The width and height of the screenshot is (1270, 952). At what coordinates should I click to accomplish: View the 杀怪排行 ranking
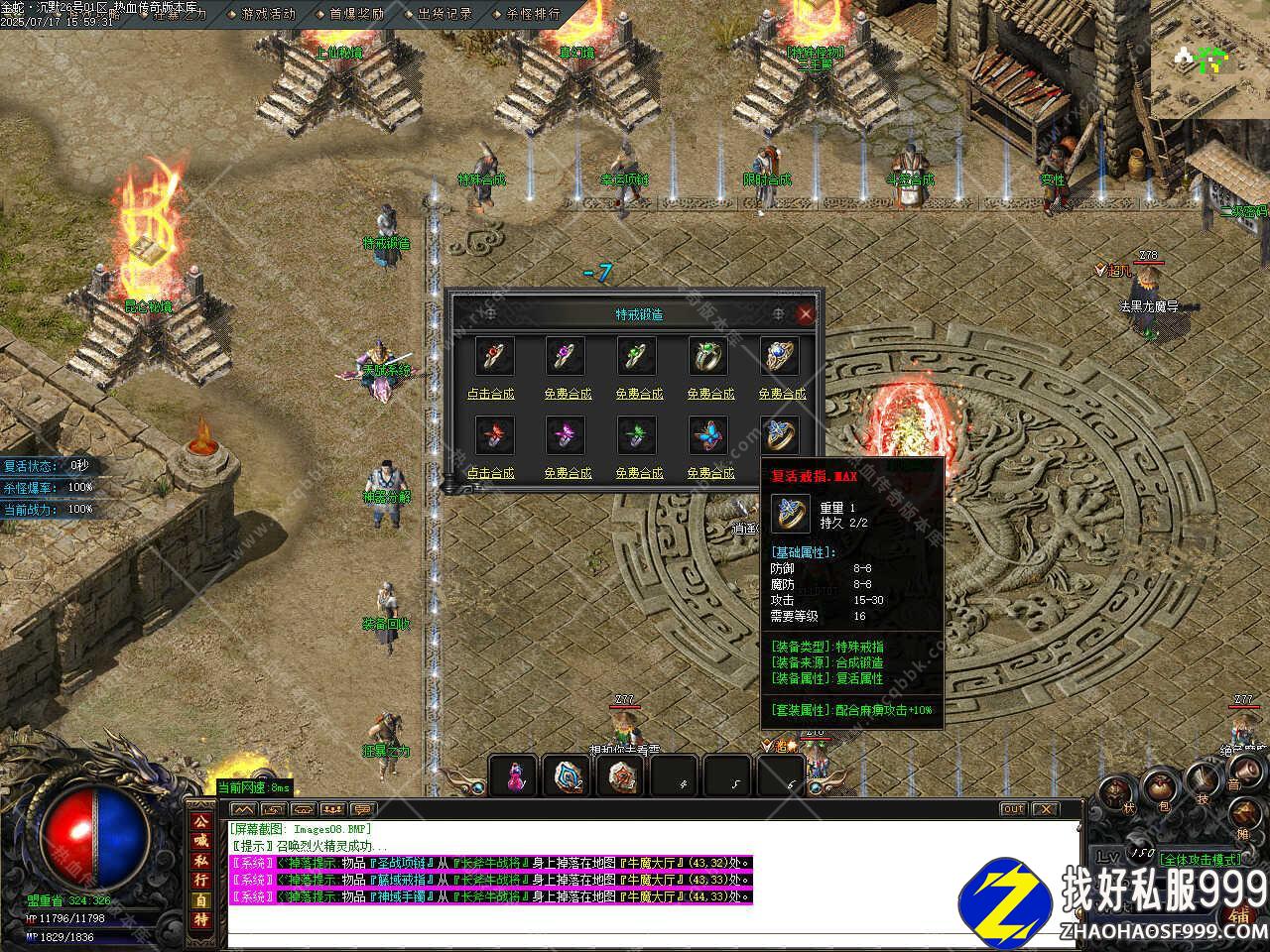tap(533, 14)
